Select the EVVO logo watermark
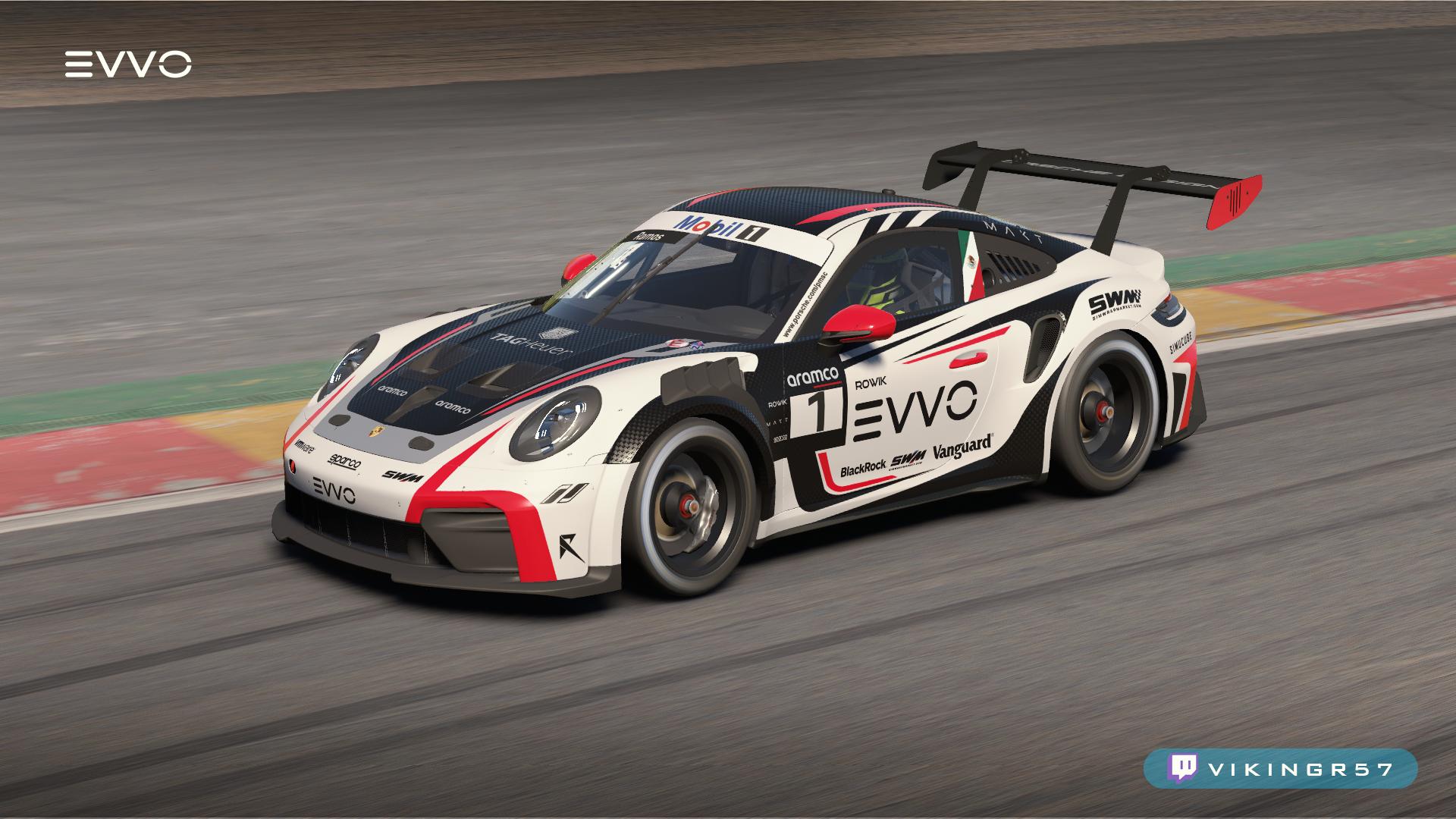1456x819 pixels. click(127, 65)
